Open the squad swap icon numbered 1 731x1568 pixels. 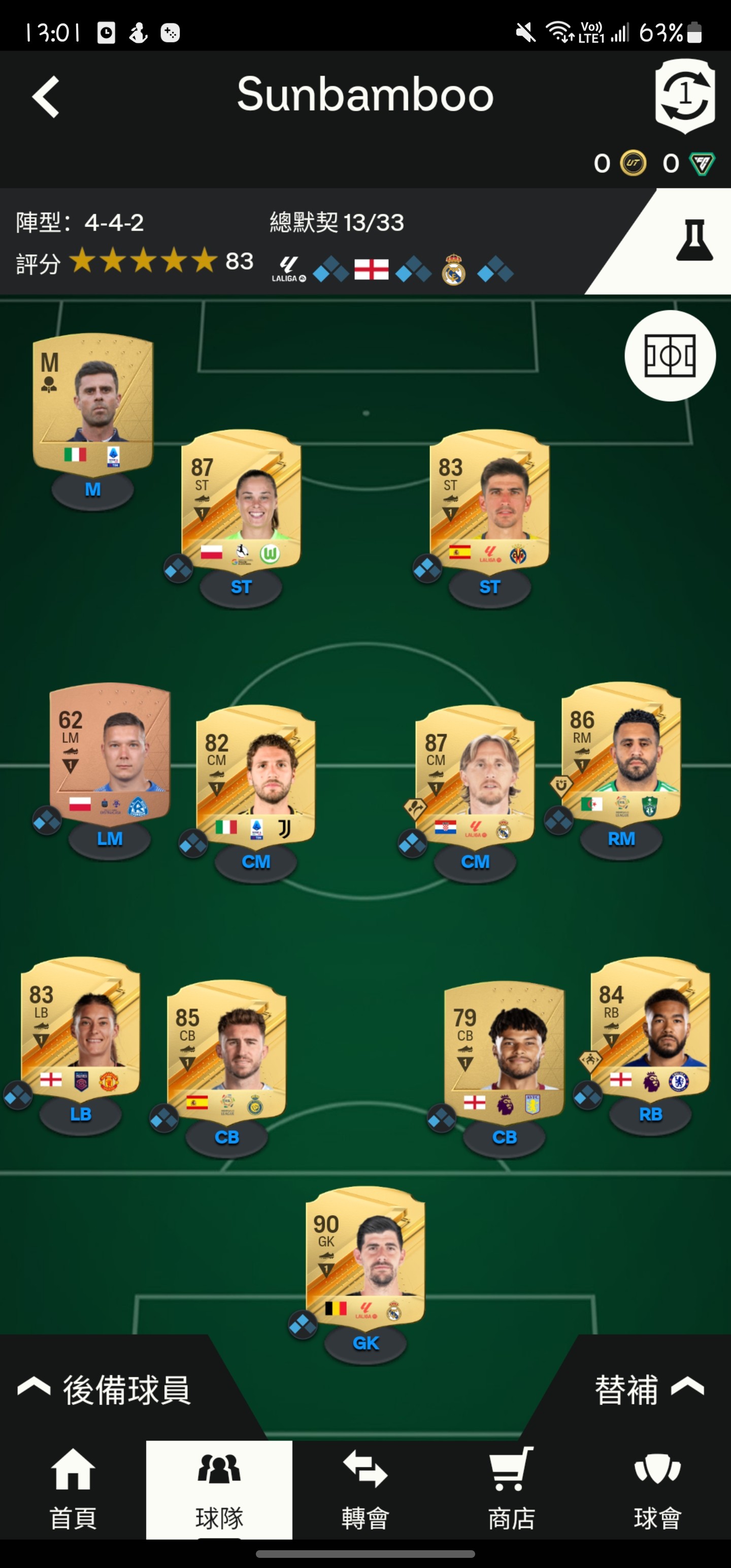coord(685,96)
